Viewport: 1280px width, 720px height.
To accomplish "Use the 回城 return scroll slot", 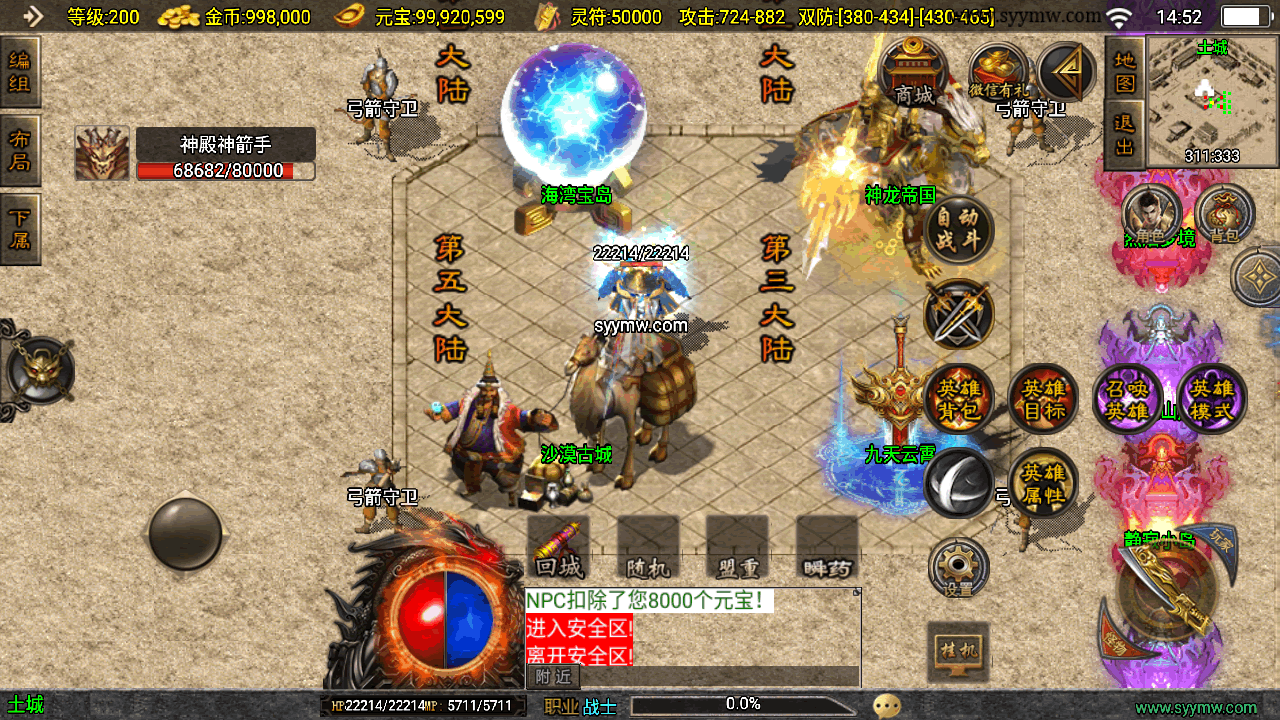I will tap(558, 547).
